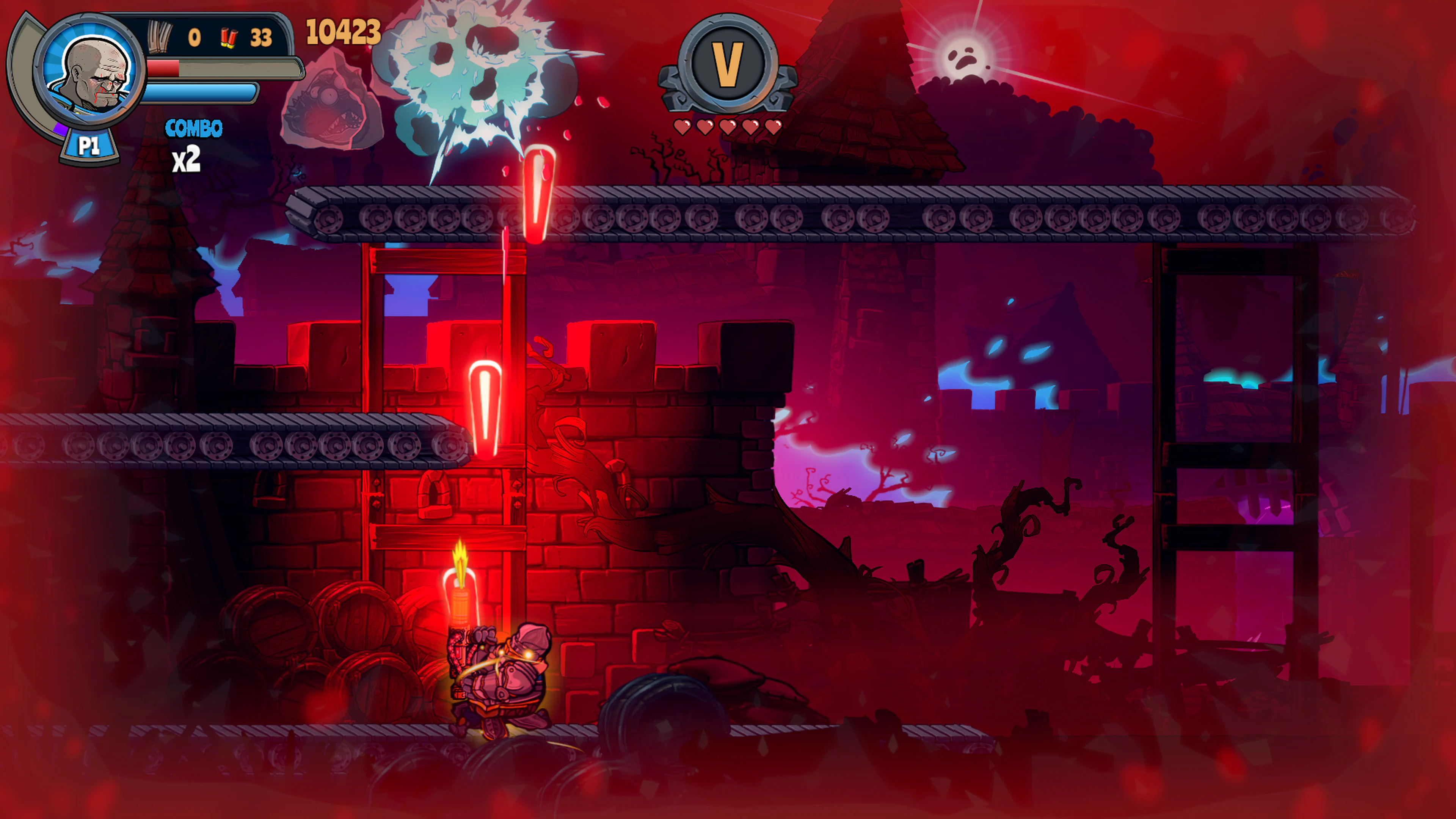Screen dimensions: 1456x819
Task: Click the shotgun shells ammo icon
Action: 229,38
